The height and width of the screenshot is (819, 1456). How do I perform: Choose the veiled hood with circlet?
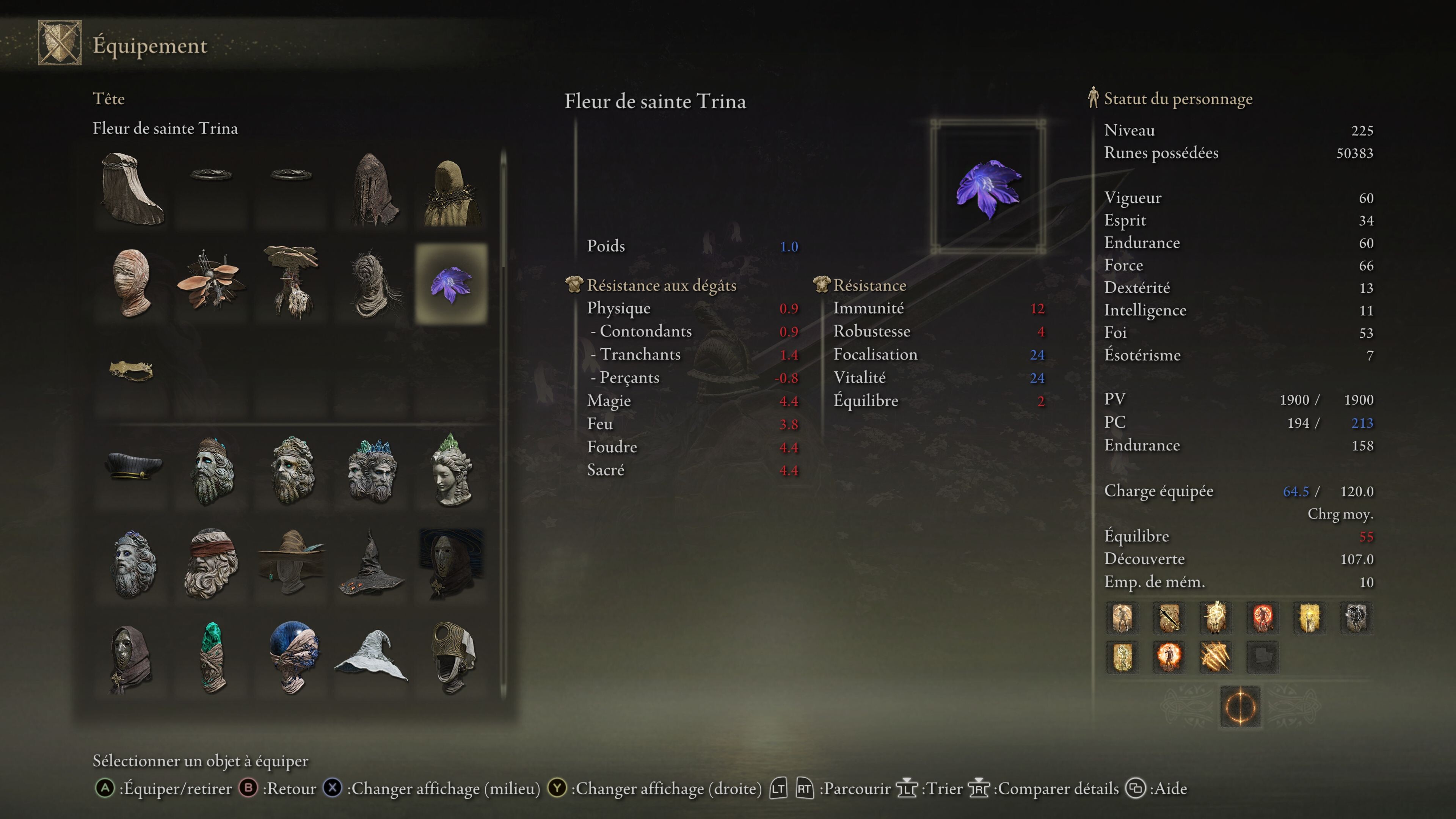(x=132, y=189)
